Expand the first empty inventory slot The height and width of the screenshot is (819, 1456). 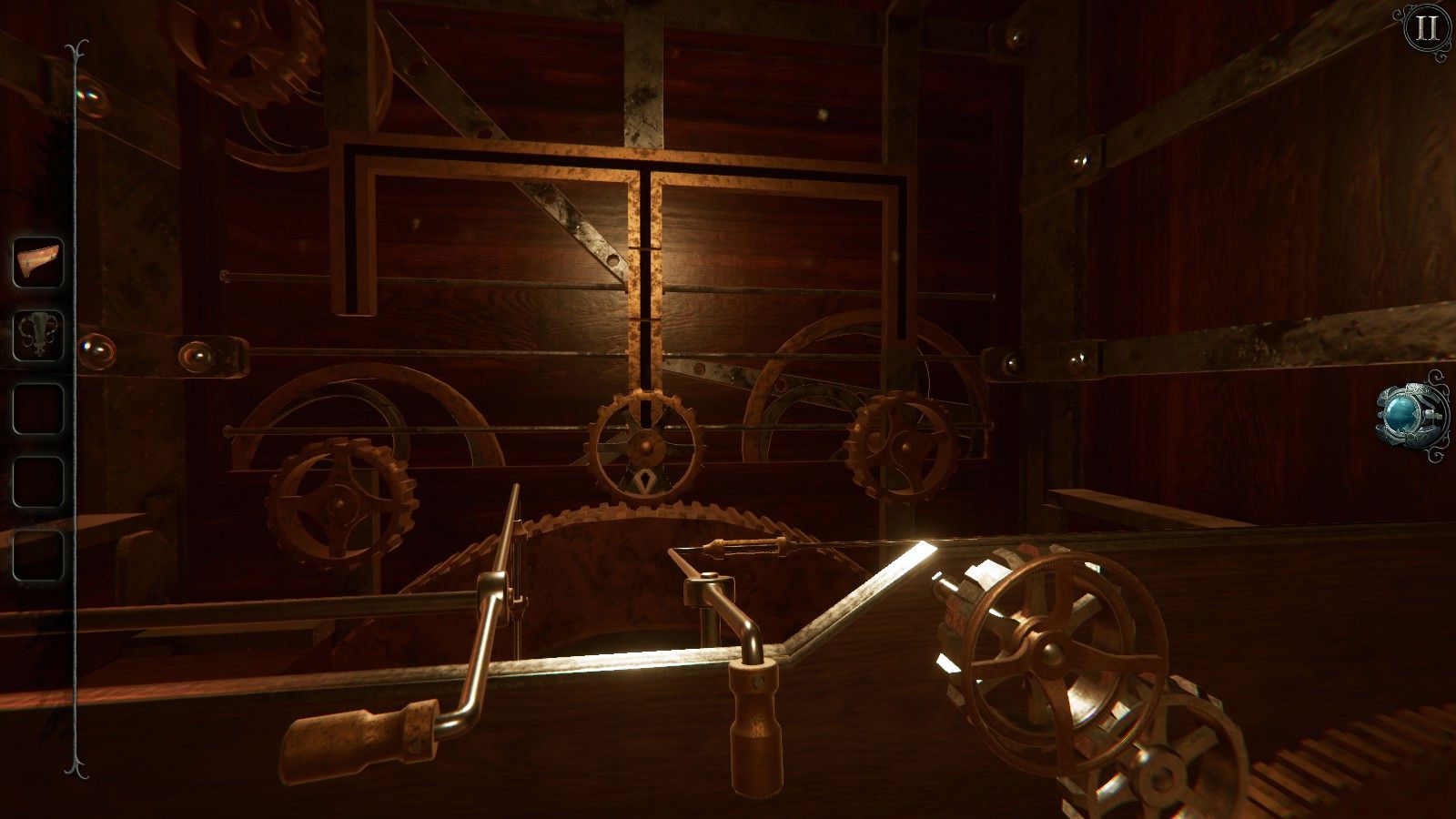[38, 405]
